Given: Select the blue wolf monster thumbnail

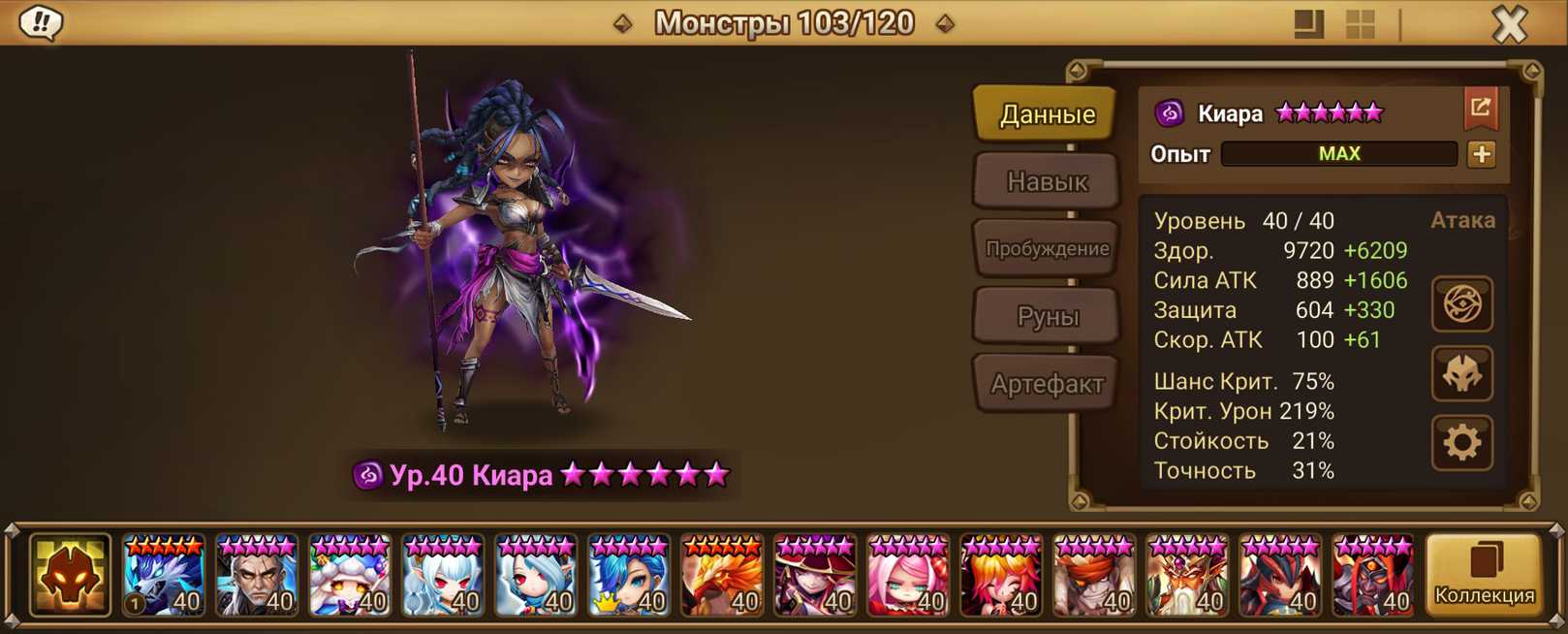Looking at the screenshot, I should [163, 577].
